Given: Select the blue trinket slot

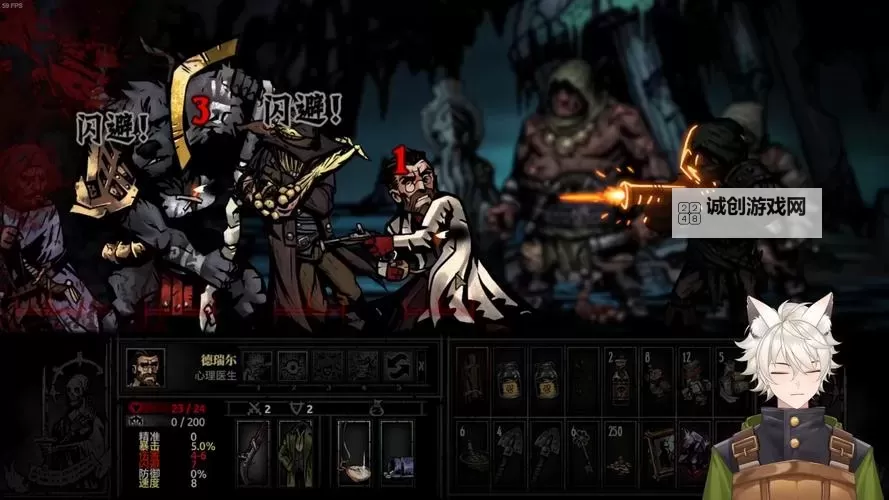Looking at the screenshot, I should click(397, 449).
